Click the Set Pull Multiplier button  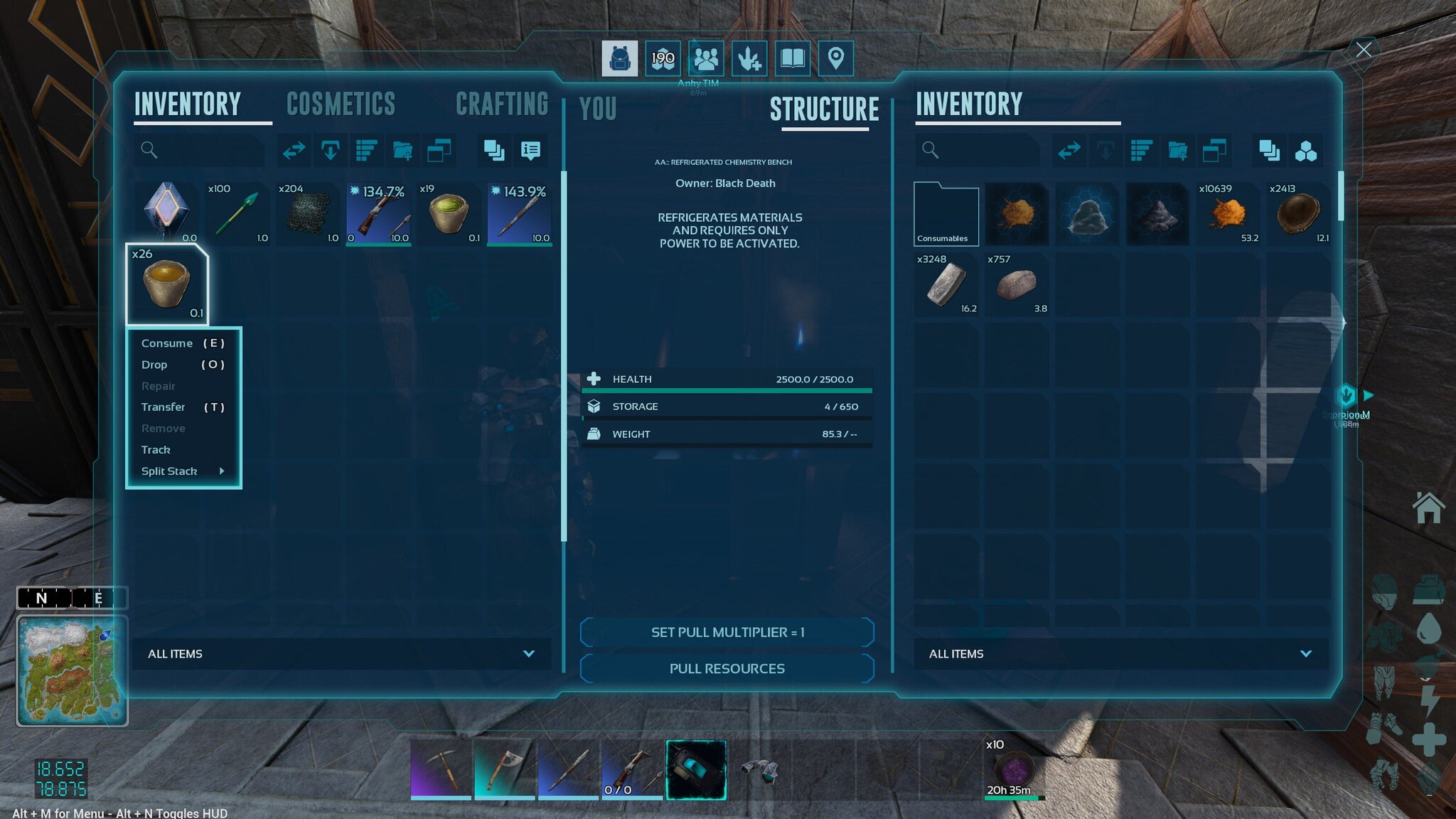click(727, 632)
